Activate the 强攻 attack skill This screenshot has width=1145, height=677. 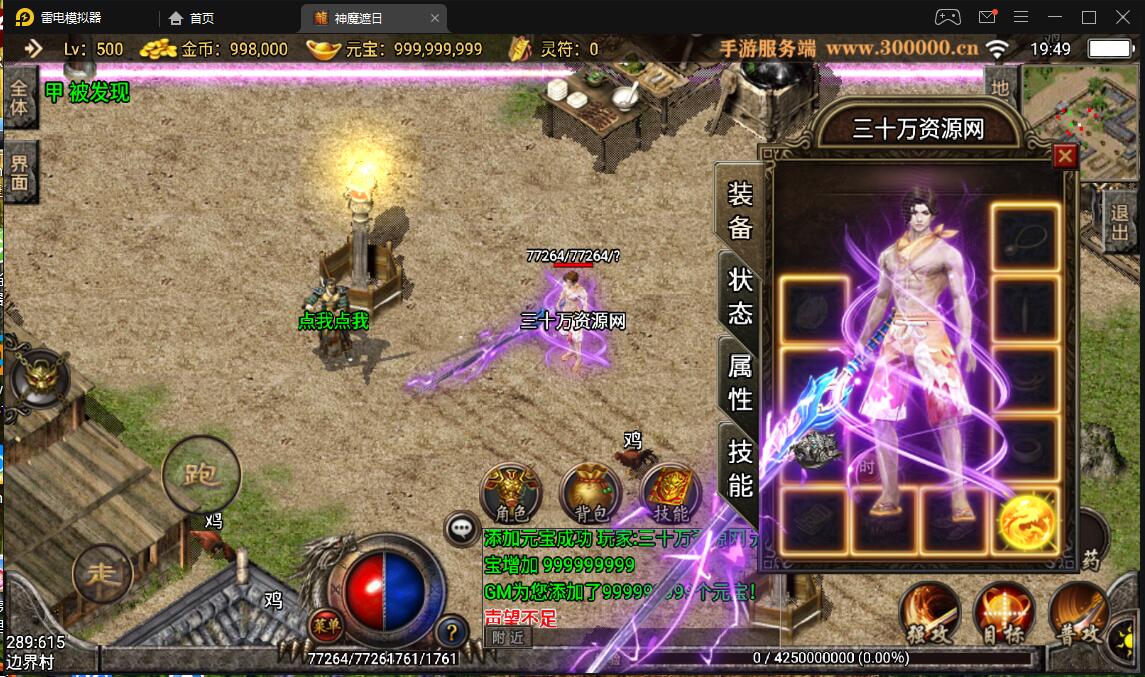929,612
